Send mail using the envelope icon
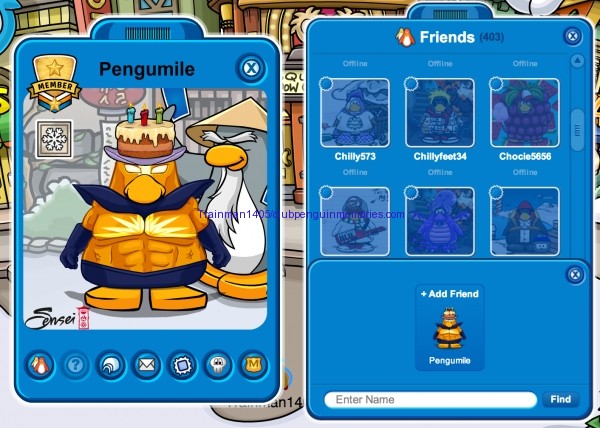This screenshot has height=428, width=600. (146, 365)
